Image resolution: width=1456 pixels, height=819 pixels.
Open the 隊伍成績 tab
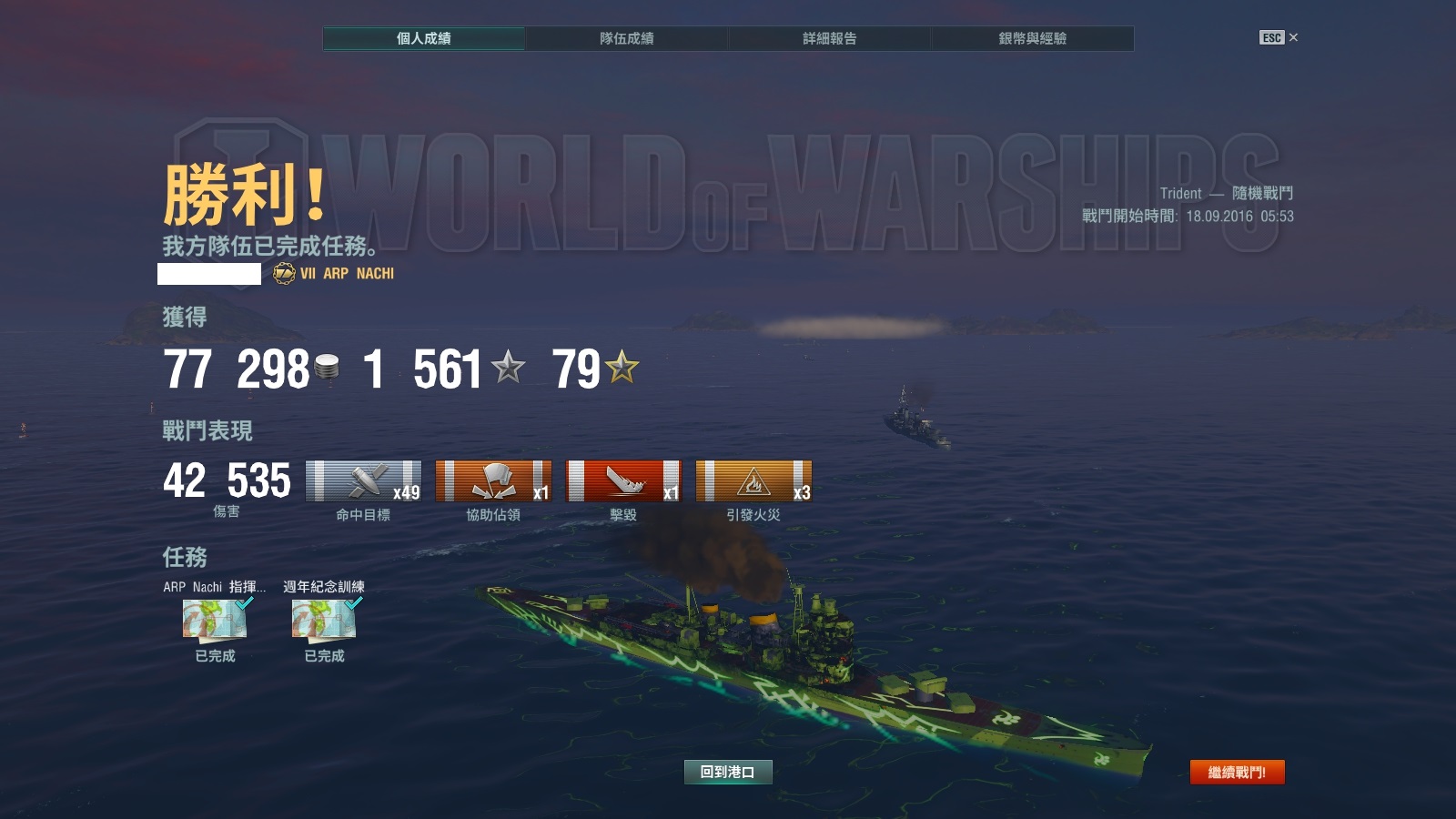click(626, 38)
